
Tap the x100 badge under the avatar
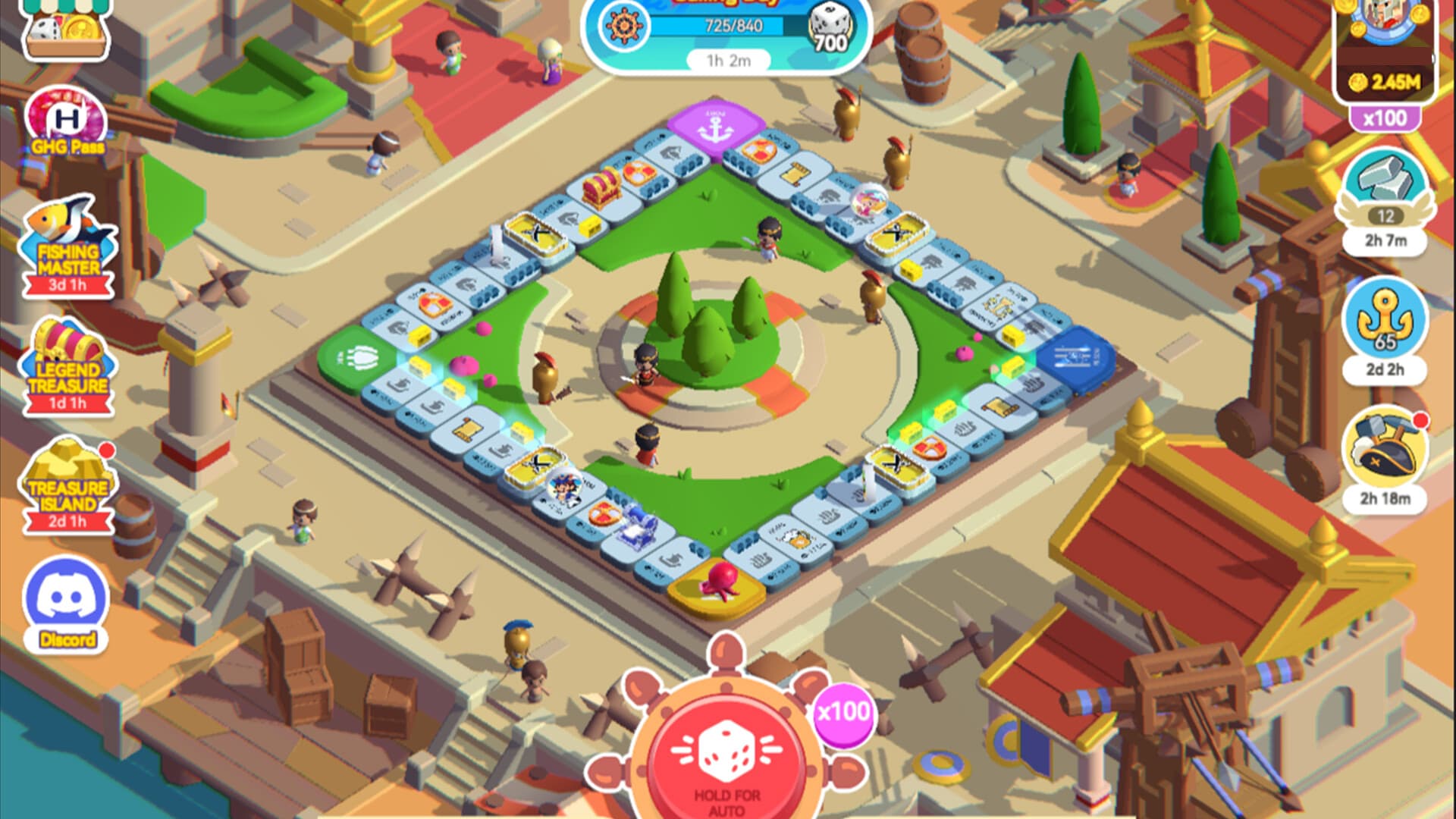1385,118
